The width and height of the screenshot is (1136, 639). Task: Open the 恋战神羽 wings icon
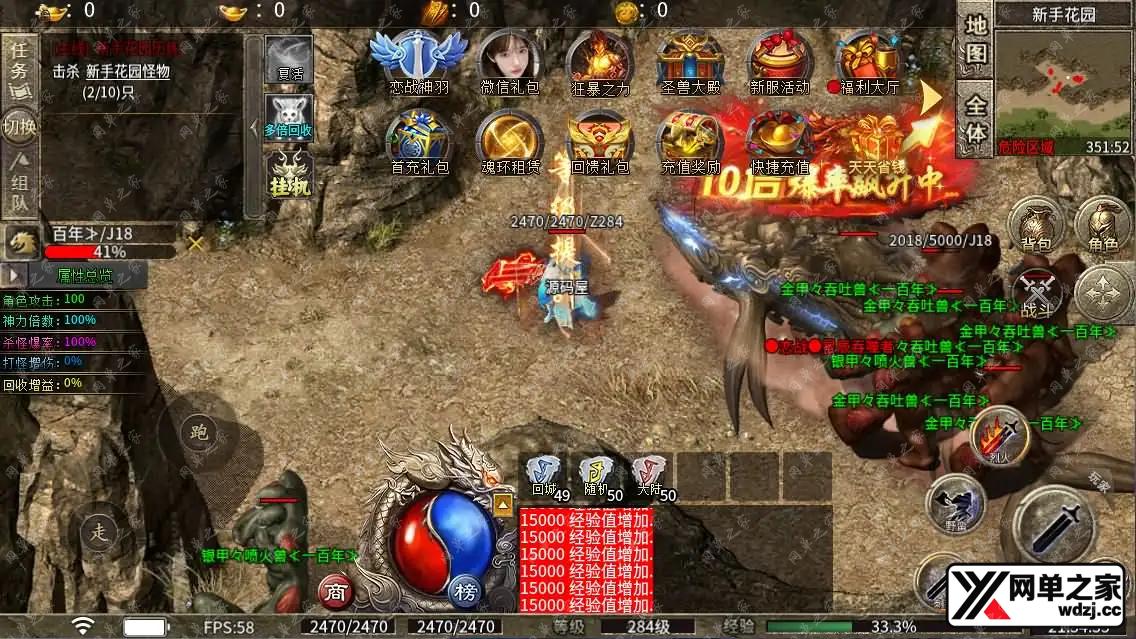click(418, 58)
